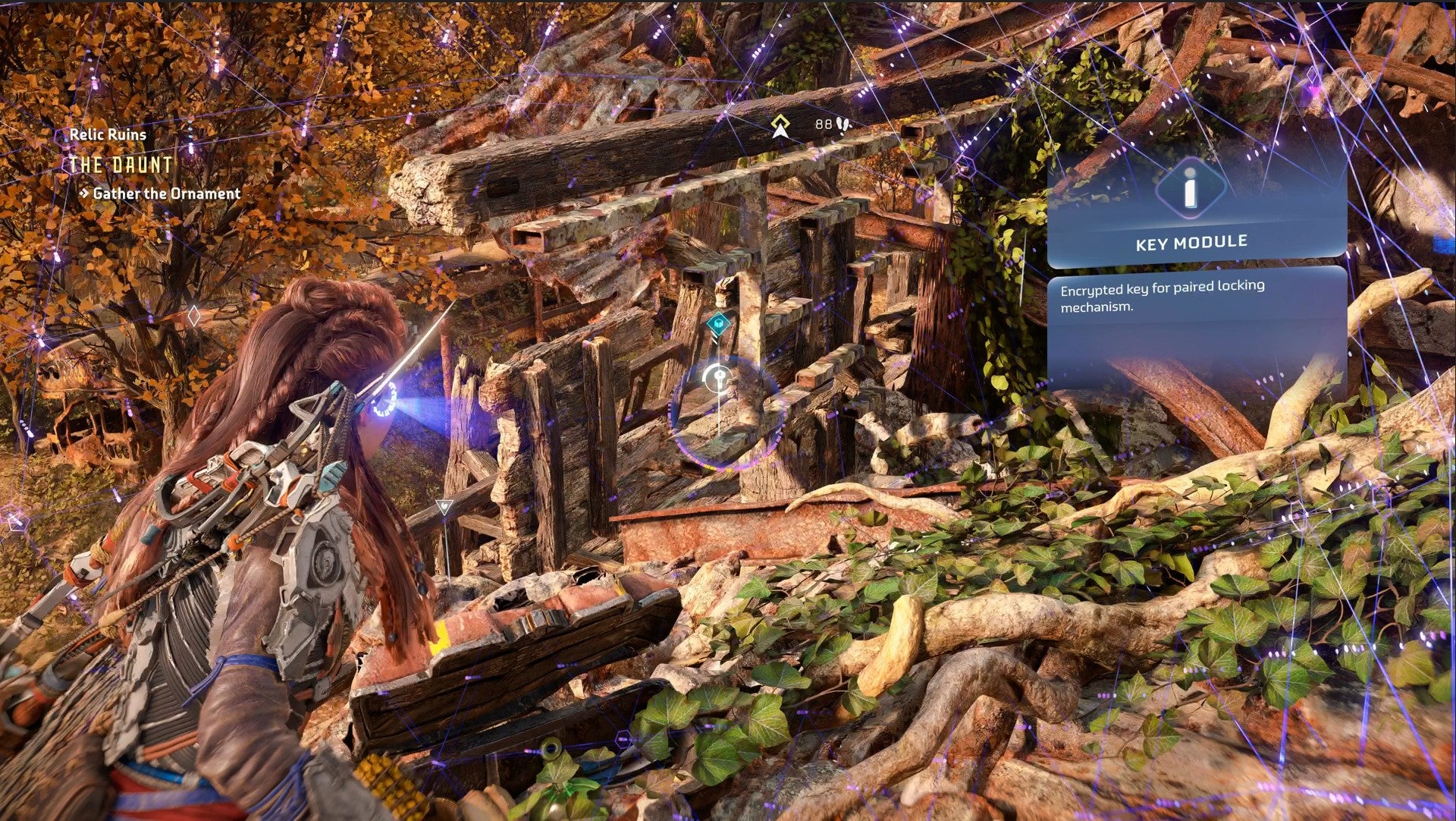Screen dimensions: 1456x821
Task: Click the teal Key Module pickup diamond icon
Action: (719, 322)
